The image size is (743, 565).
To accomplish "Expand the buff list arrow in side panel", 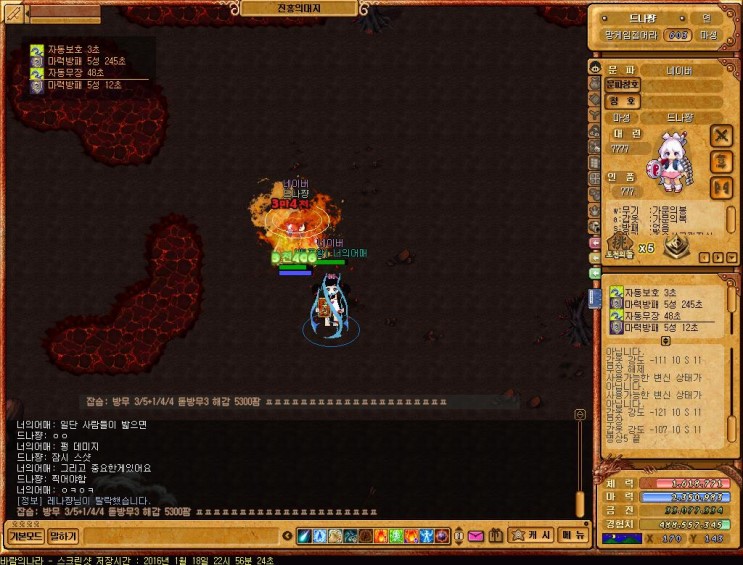I will pyautogui.click(x=666, y=341).
